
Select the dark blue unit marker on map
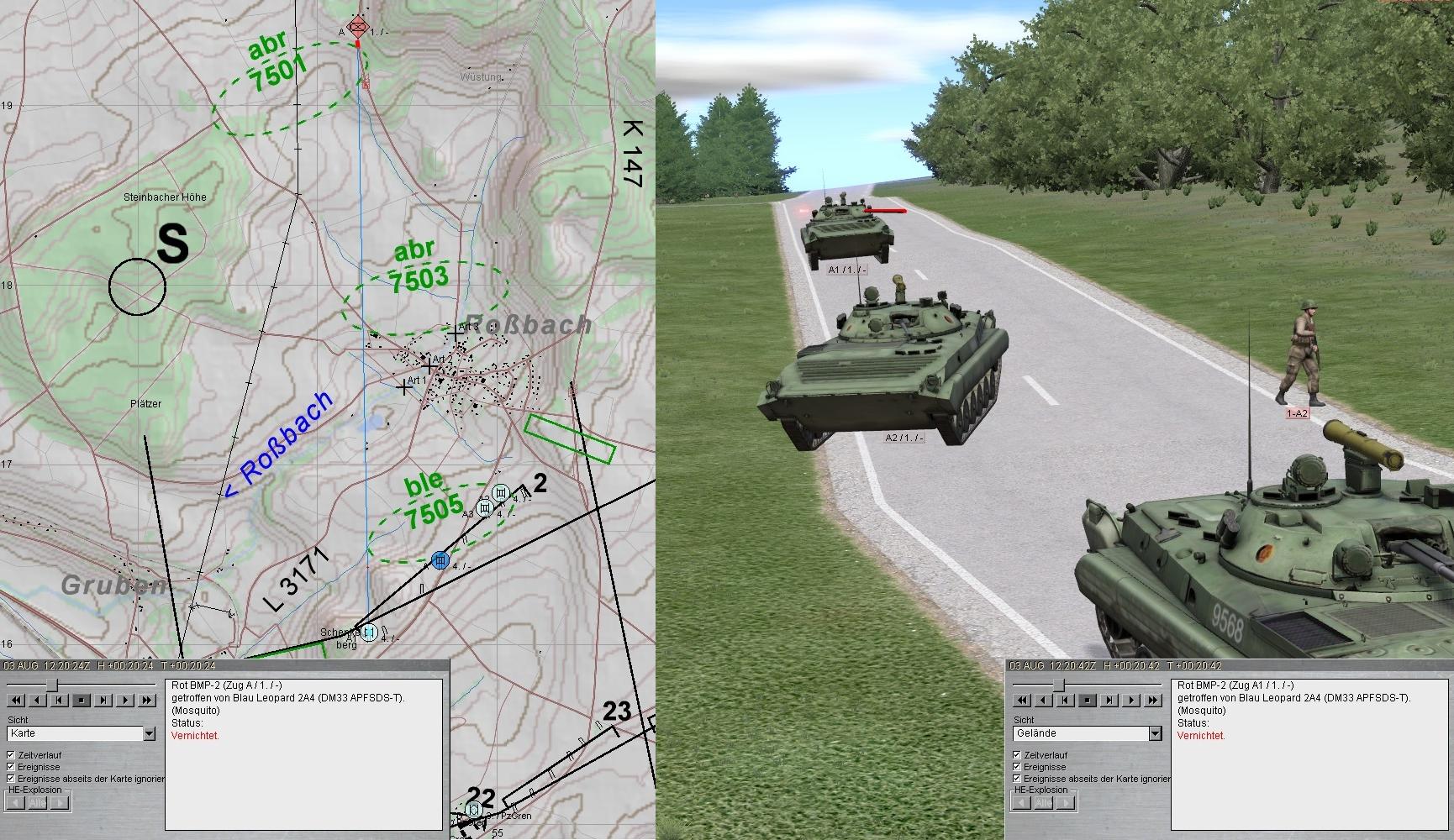[440, 559]
